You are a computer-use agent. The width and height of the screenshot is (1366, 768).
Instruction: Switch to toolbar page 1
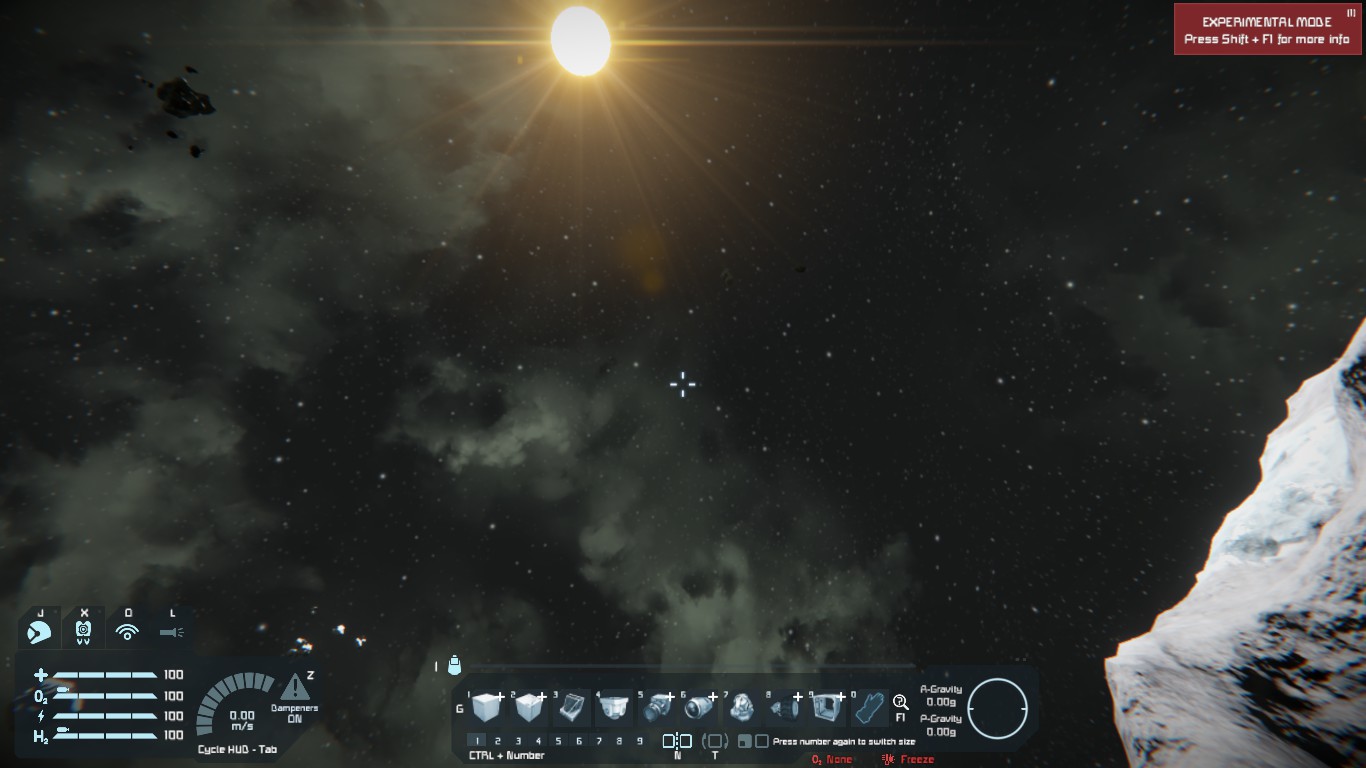(x=478, y=741)
